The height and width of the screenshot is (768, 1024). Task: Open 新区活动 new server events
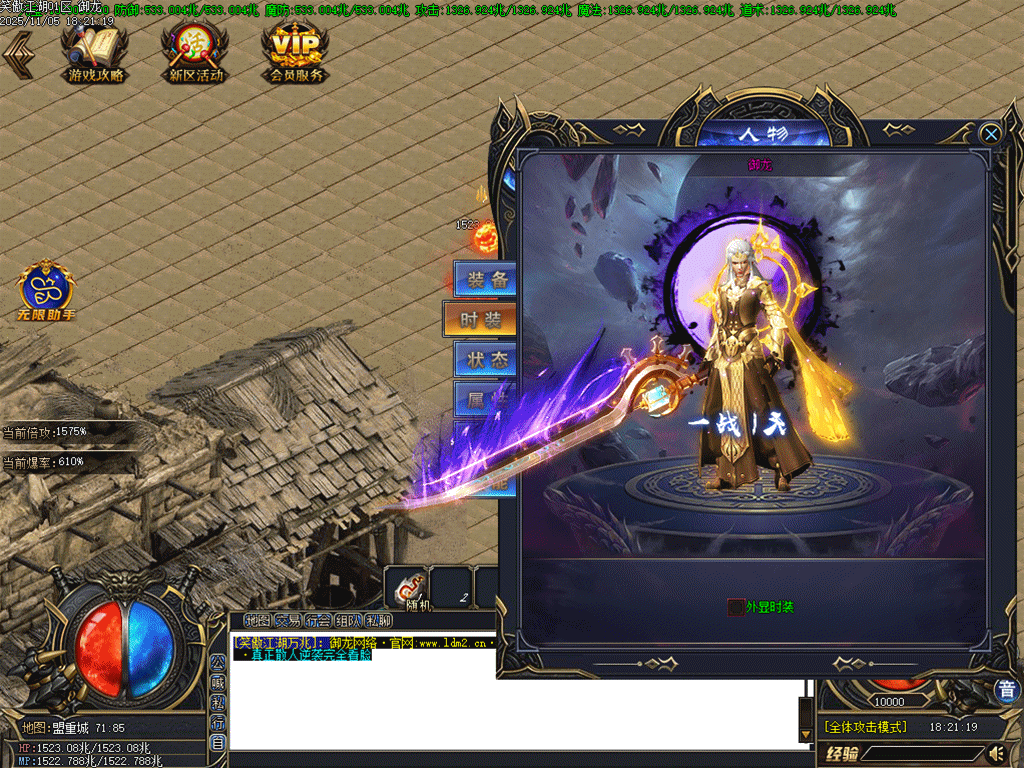[x=196, y=53]
